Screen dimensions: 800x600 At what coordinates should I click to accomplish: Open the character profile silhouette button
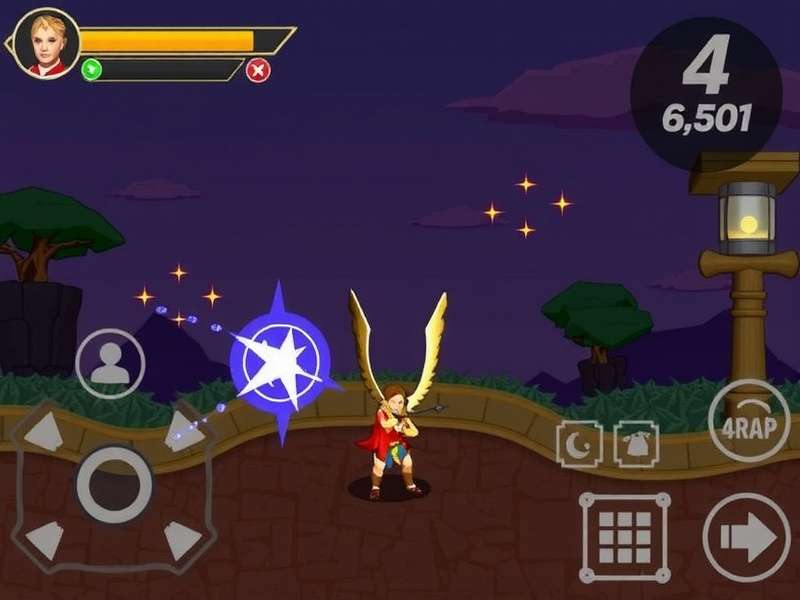(x=109, y=364)
